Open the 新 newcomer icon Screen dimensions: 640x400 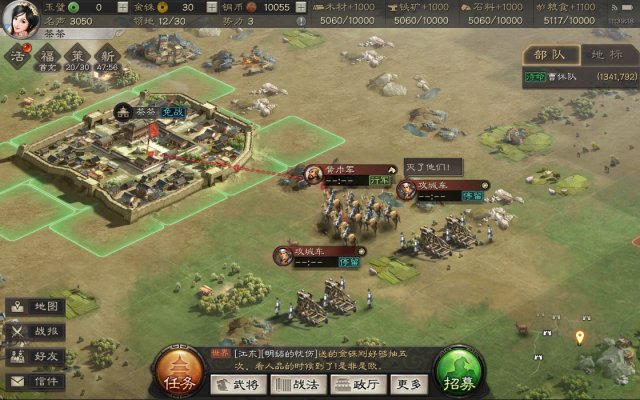click(108, 56)
